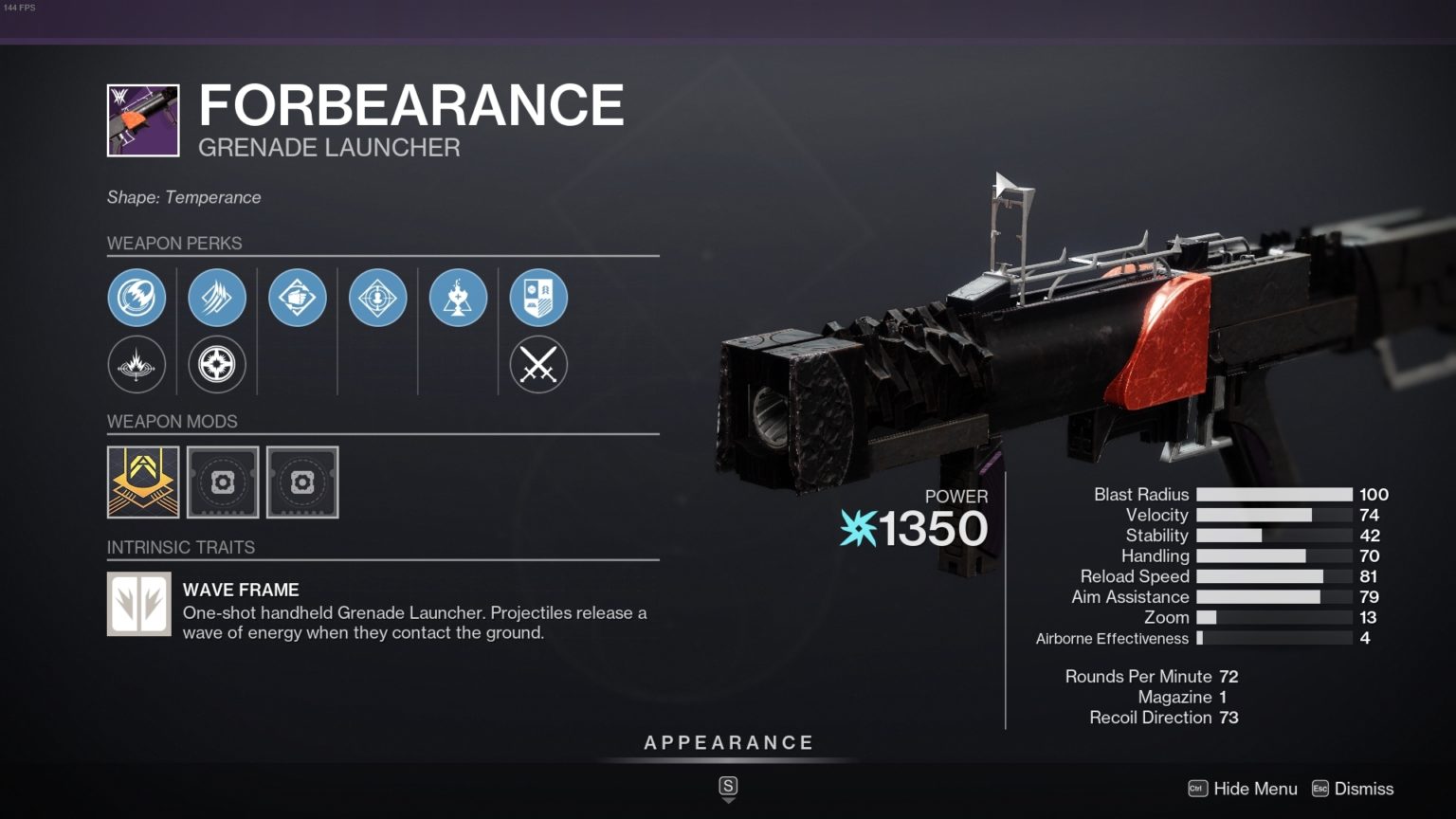Open the S-key expander arrow at bottom

pyautogui.click(x=728, y=787)
